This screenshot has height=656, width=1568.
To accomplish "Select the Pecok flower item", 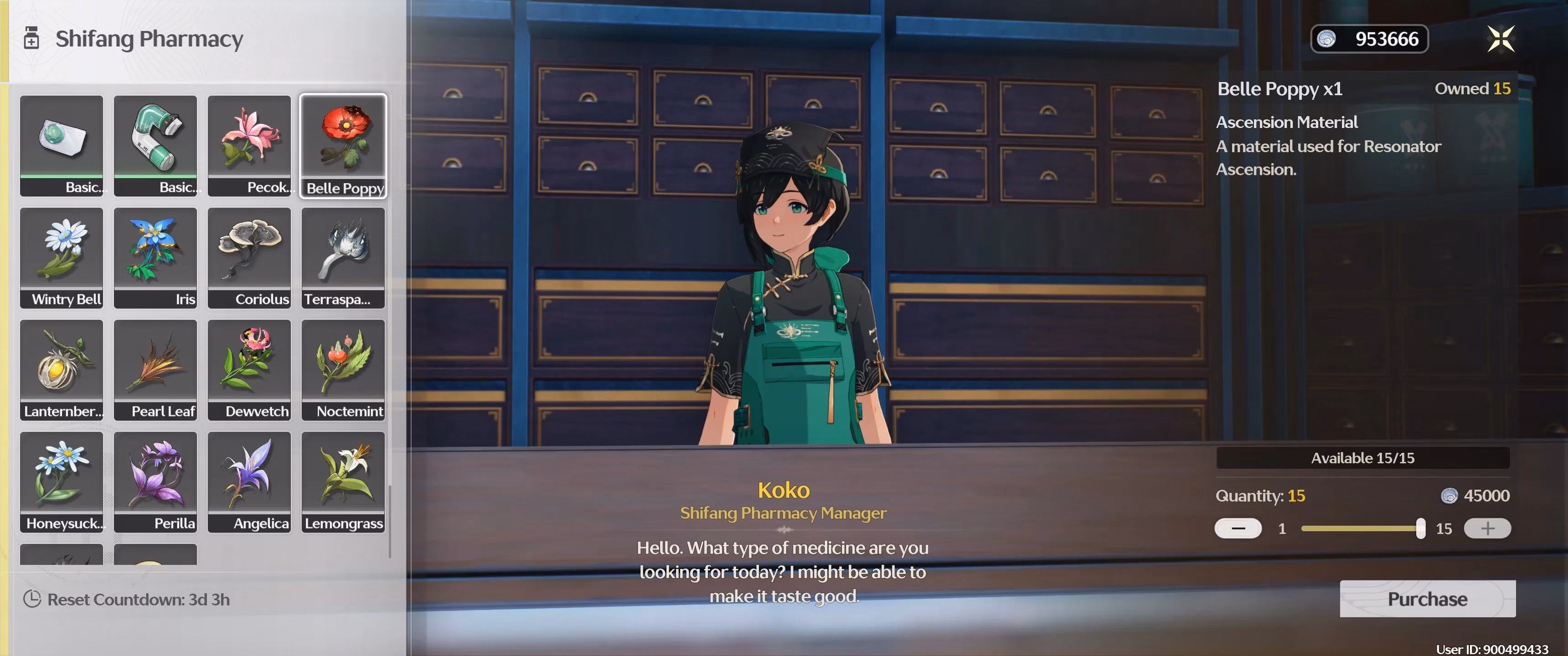I will (249, 145).
